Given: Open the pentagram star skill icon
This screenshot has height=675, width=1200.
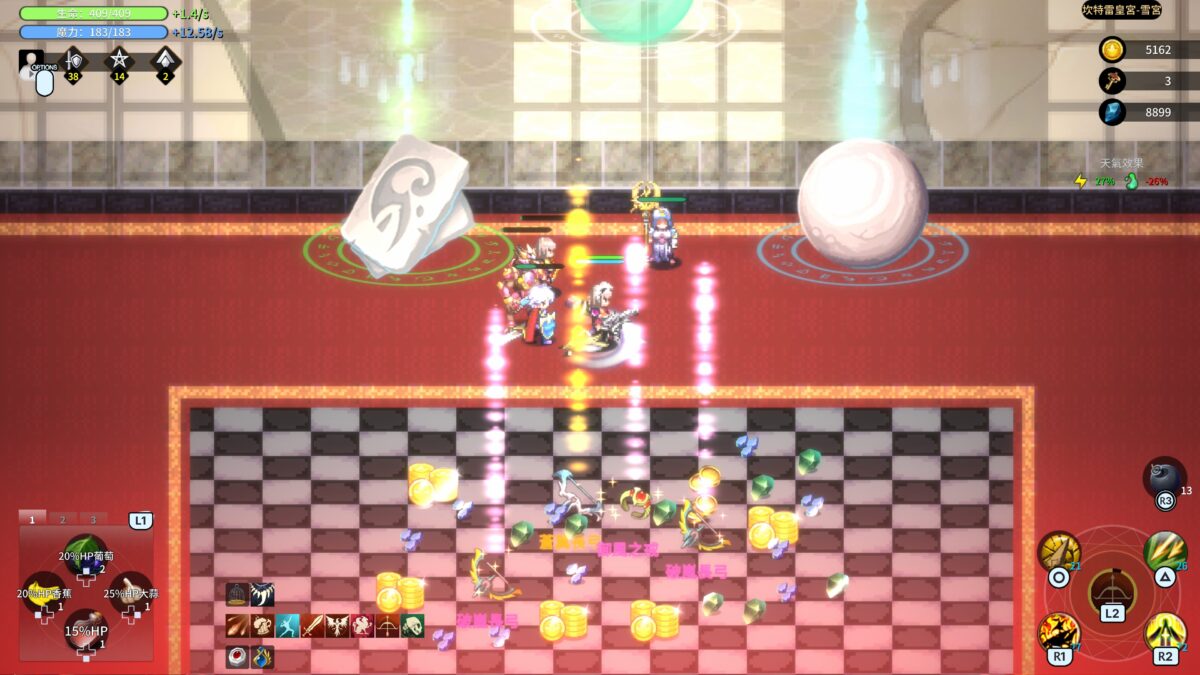Looking at the screenshot, I should [x=119, y=62].
